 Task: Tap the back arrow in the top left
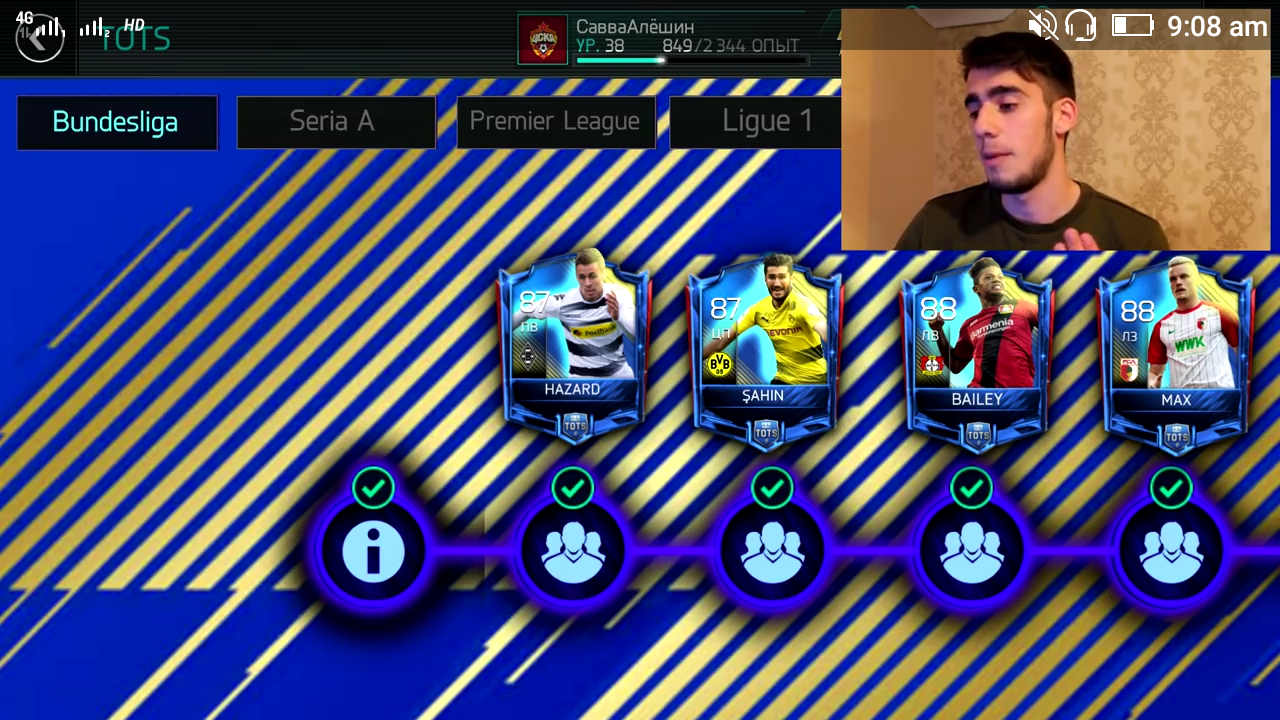[x=40, y=36]
